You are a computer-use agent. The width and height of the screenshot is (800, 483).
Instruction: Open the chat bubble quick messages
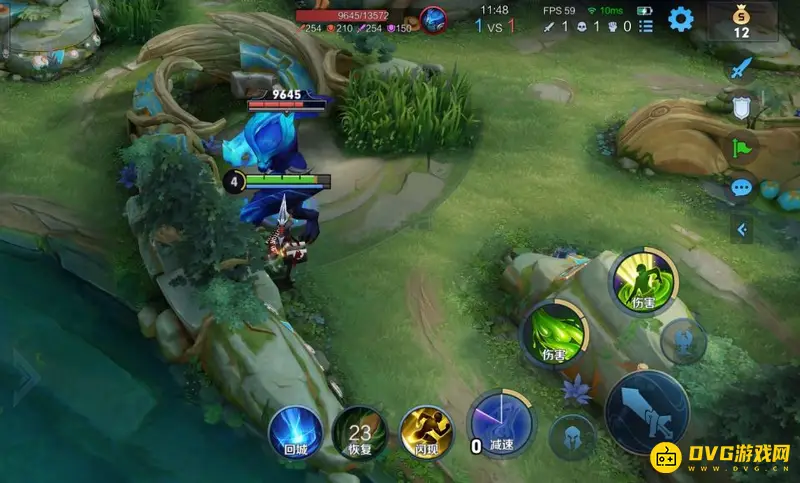pos(741,187)
